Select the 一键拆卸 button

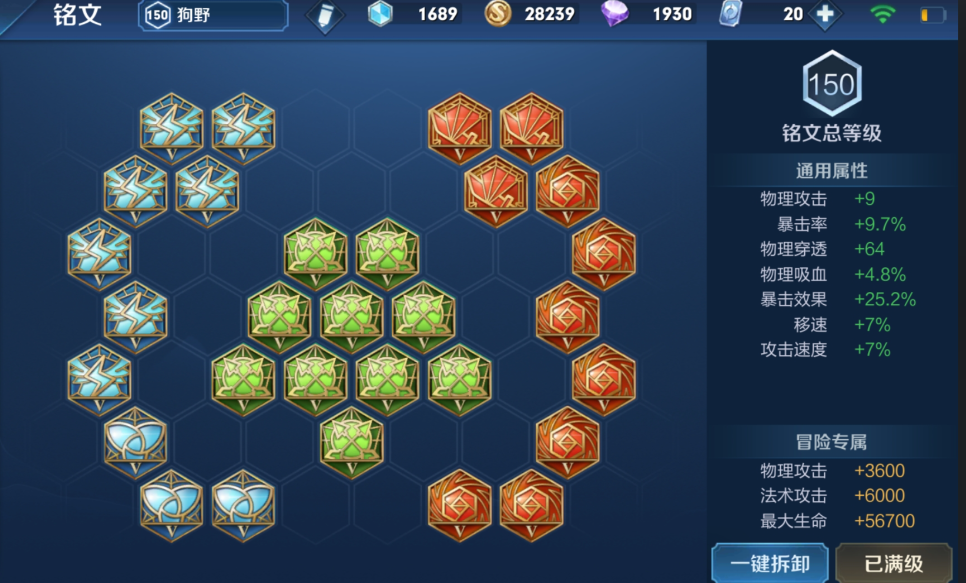click(x=769, y=562)
